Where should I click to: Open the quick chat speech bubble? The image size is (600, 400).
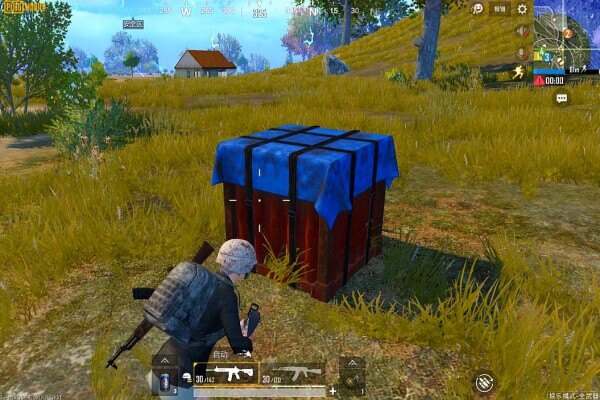click(561, 98)
